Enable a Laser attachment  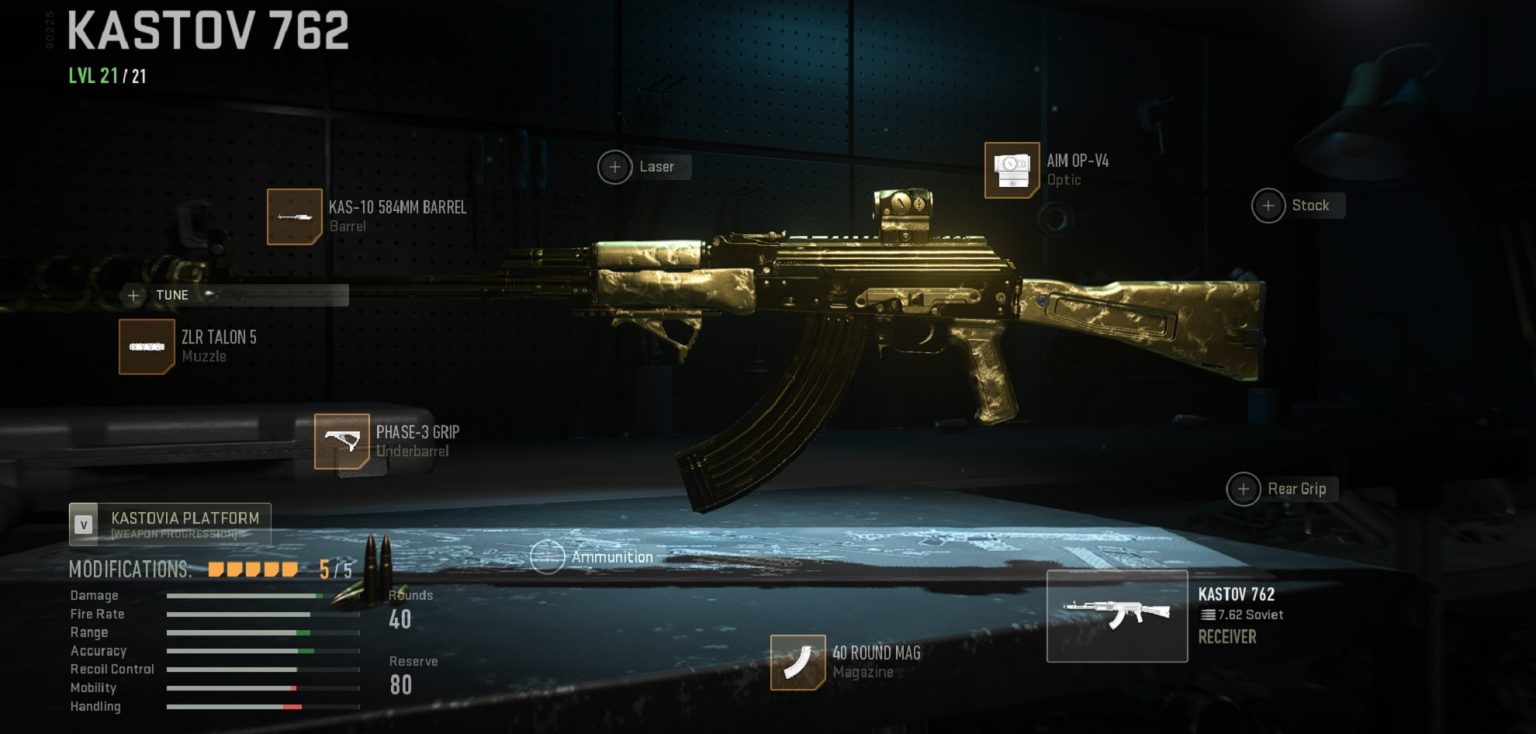coord(615,167)
